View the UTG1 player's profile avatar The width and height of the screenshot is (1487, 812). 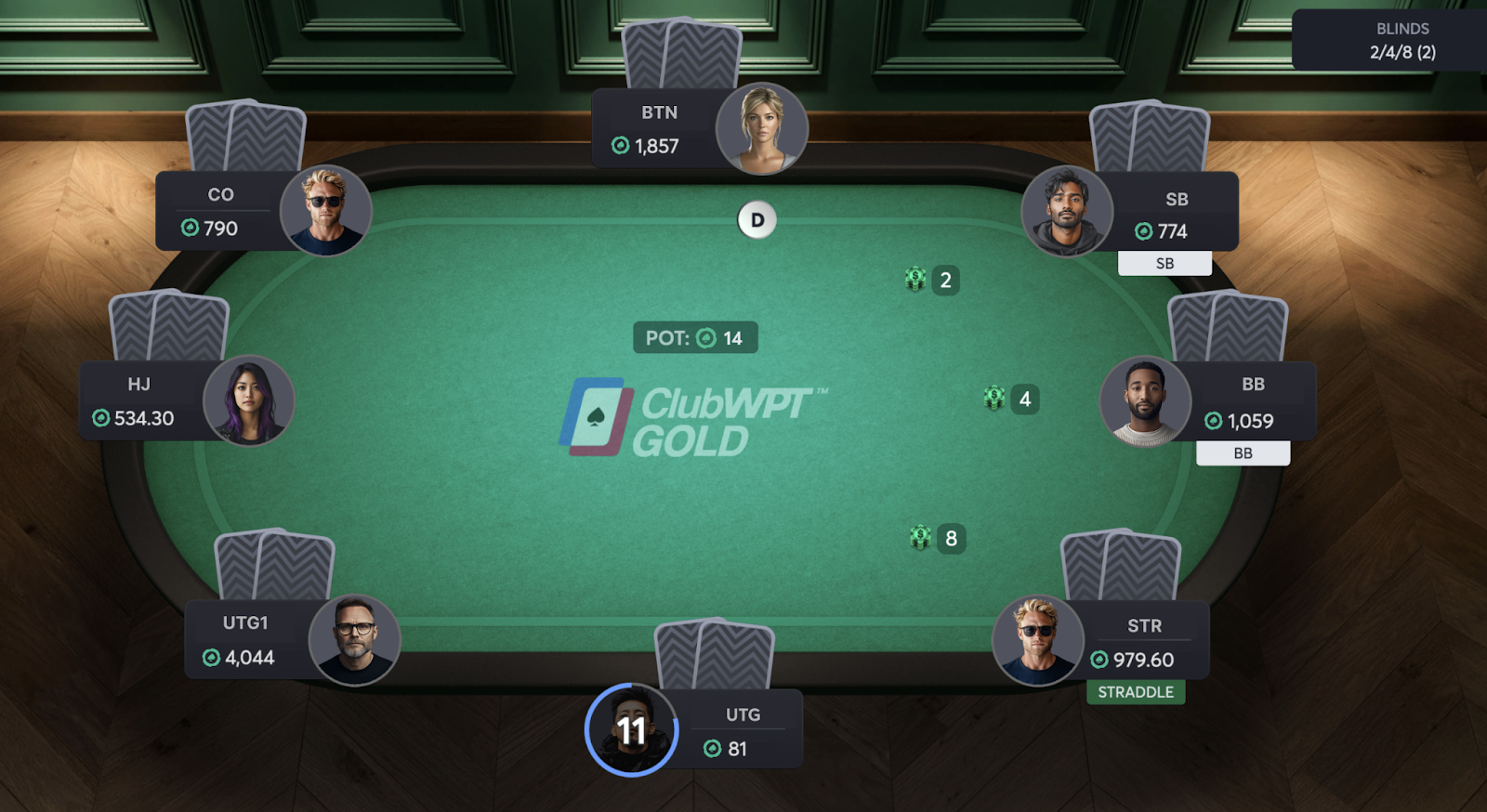pos(354,640)
